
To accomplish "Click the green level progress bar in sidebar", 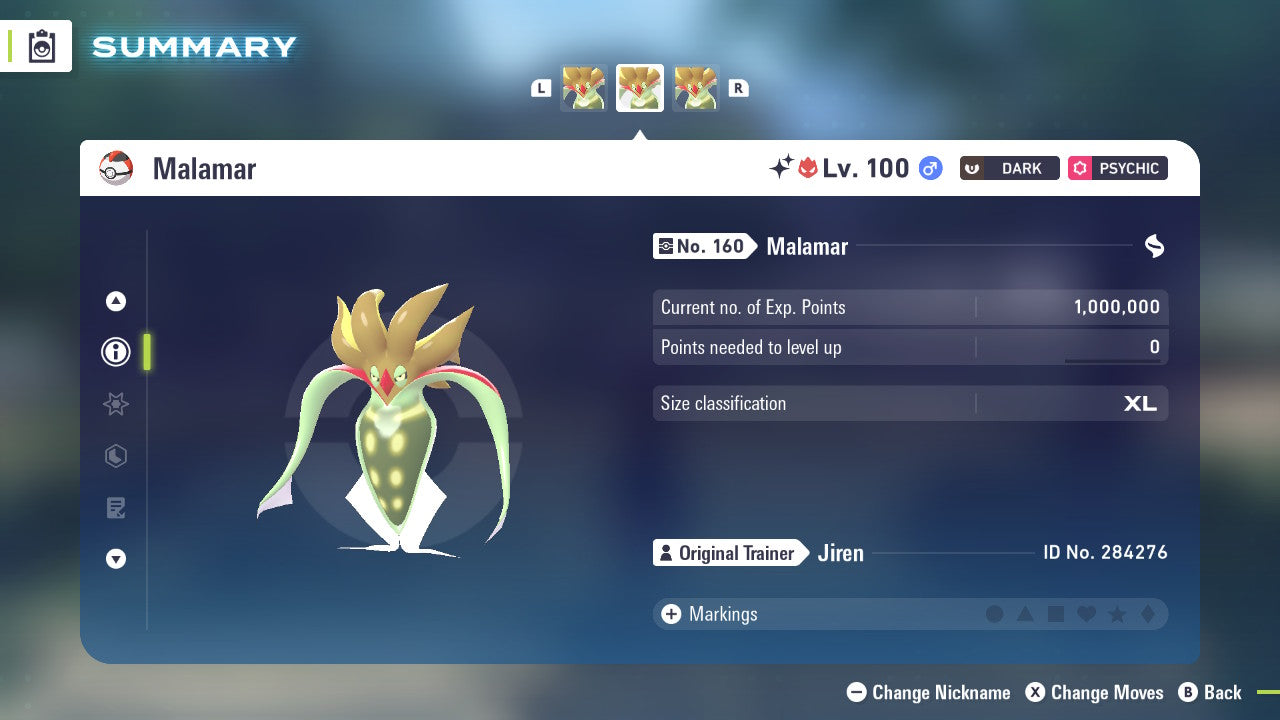I will point(147,352).
